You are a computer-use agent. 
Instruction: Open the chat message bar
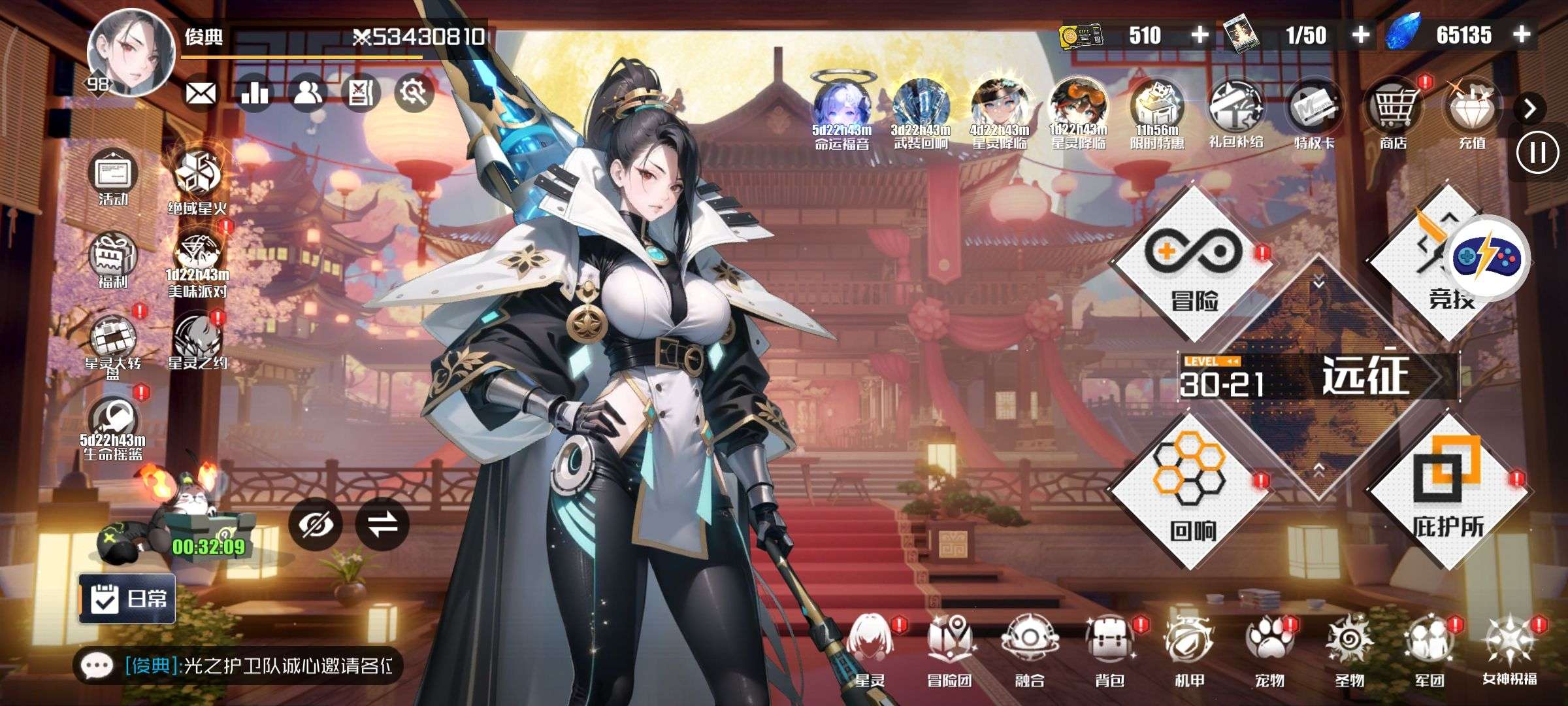(238, 665)
